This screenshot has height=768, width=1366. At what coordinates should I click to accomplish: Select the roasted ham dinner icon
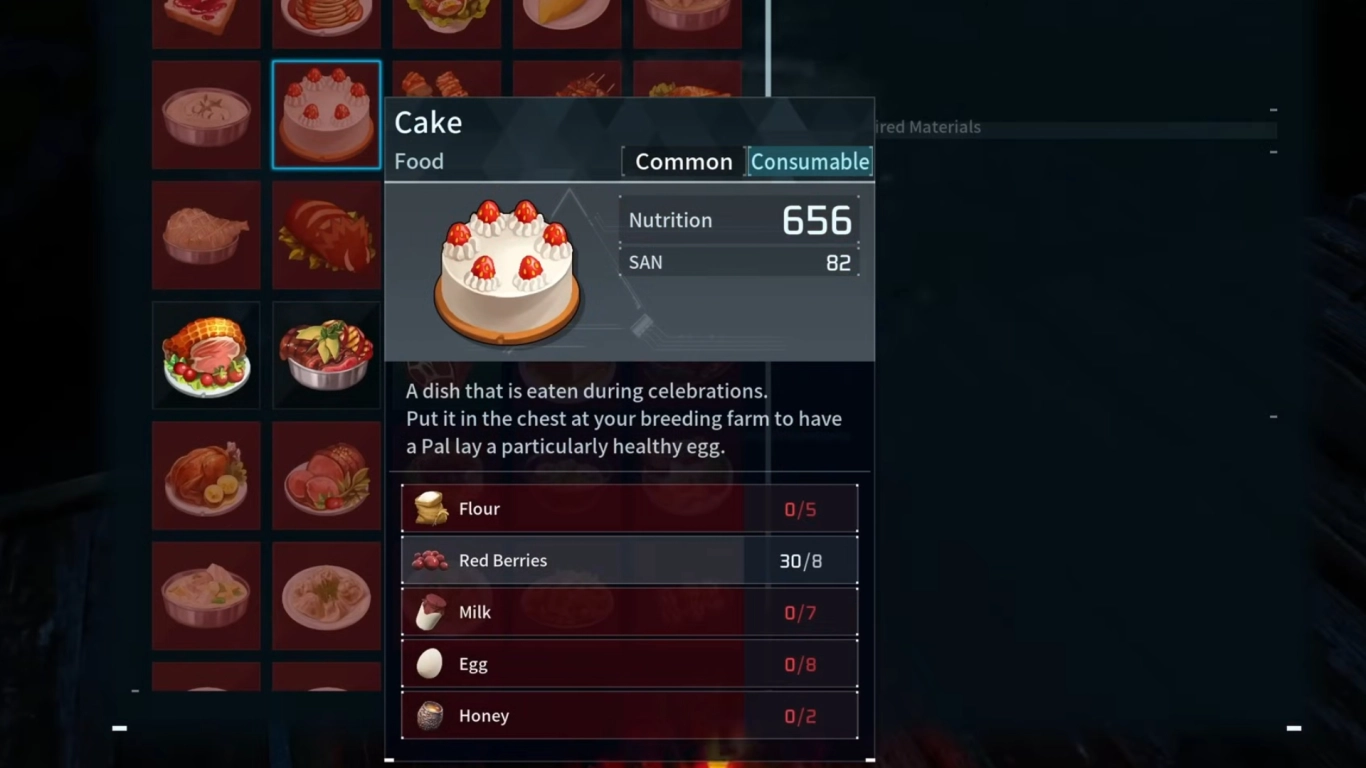click(206, 355)
